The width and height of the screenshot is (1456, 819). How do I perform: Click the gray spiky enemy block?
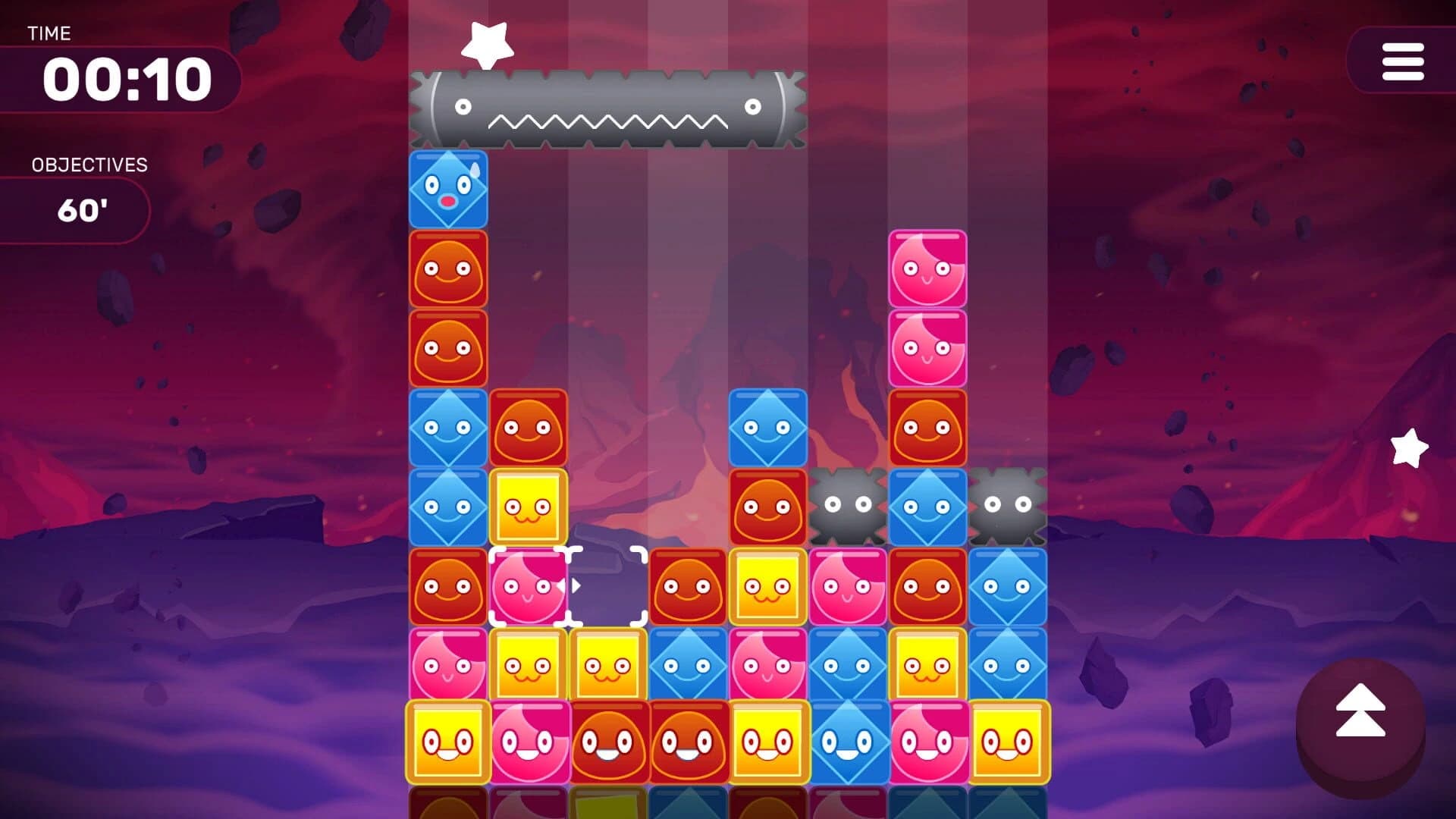[848, 504]
